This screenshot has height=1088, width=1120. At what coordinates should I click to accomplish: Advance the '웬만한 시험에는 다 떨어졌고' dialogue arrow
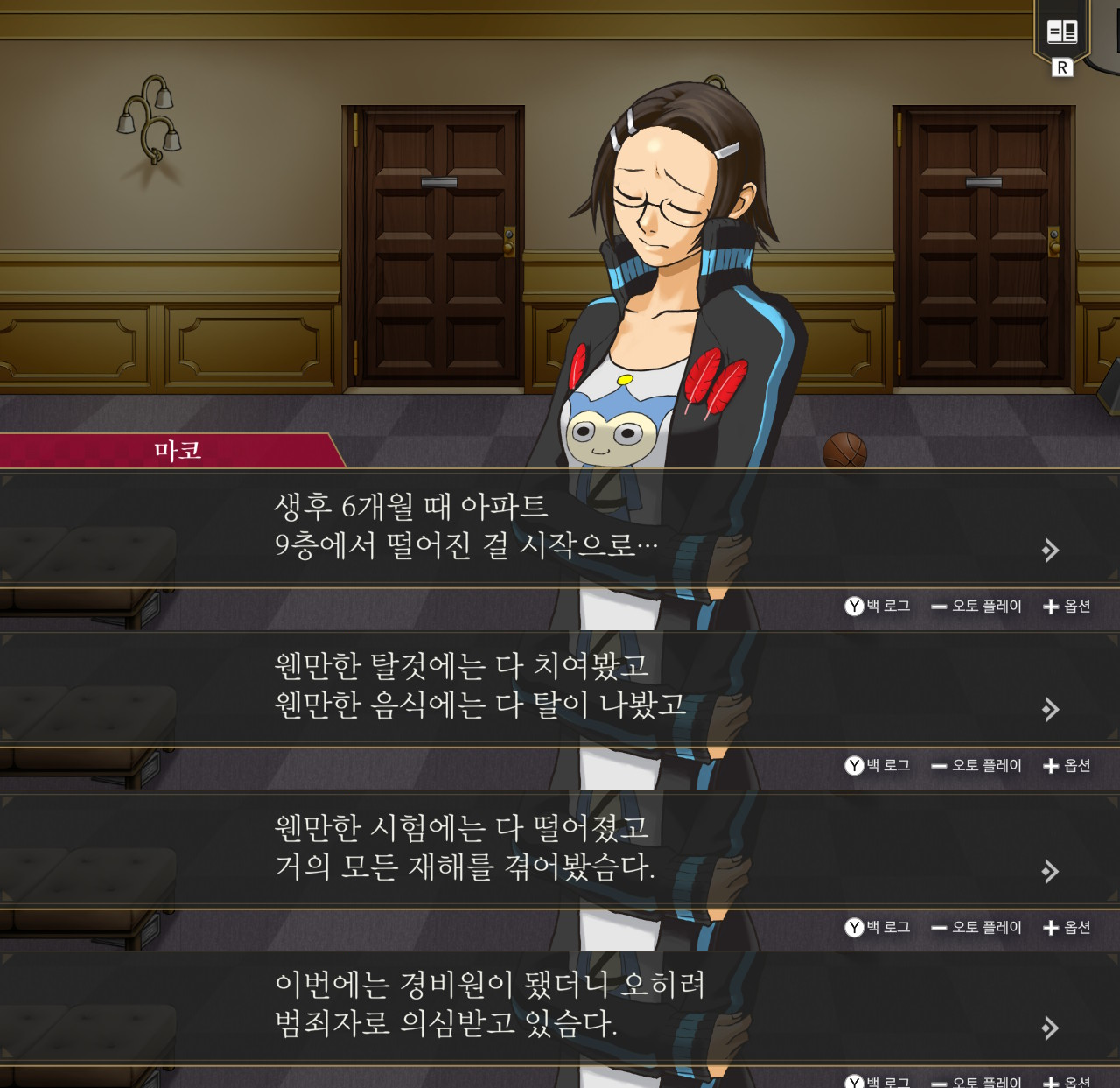pos(1050,871)
